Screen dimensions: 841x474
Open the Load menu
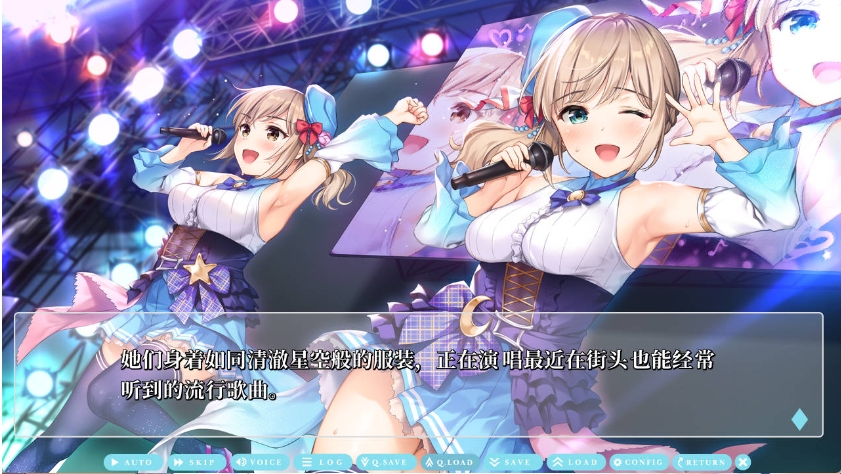(x=574, y=462)
